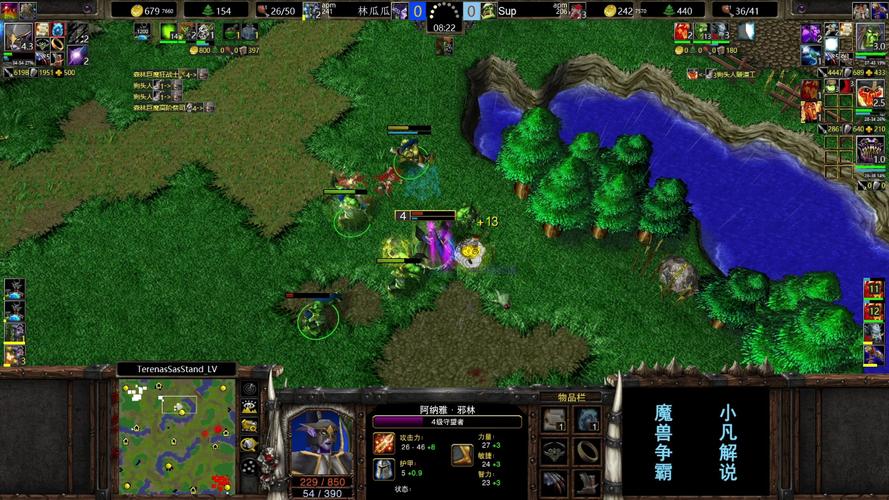Select the hero attributes icon beside 力量
The image size is (889, 500).
(x=462, y=455)
